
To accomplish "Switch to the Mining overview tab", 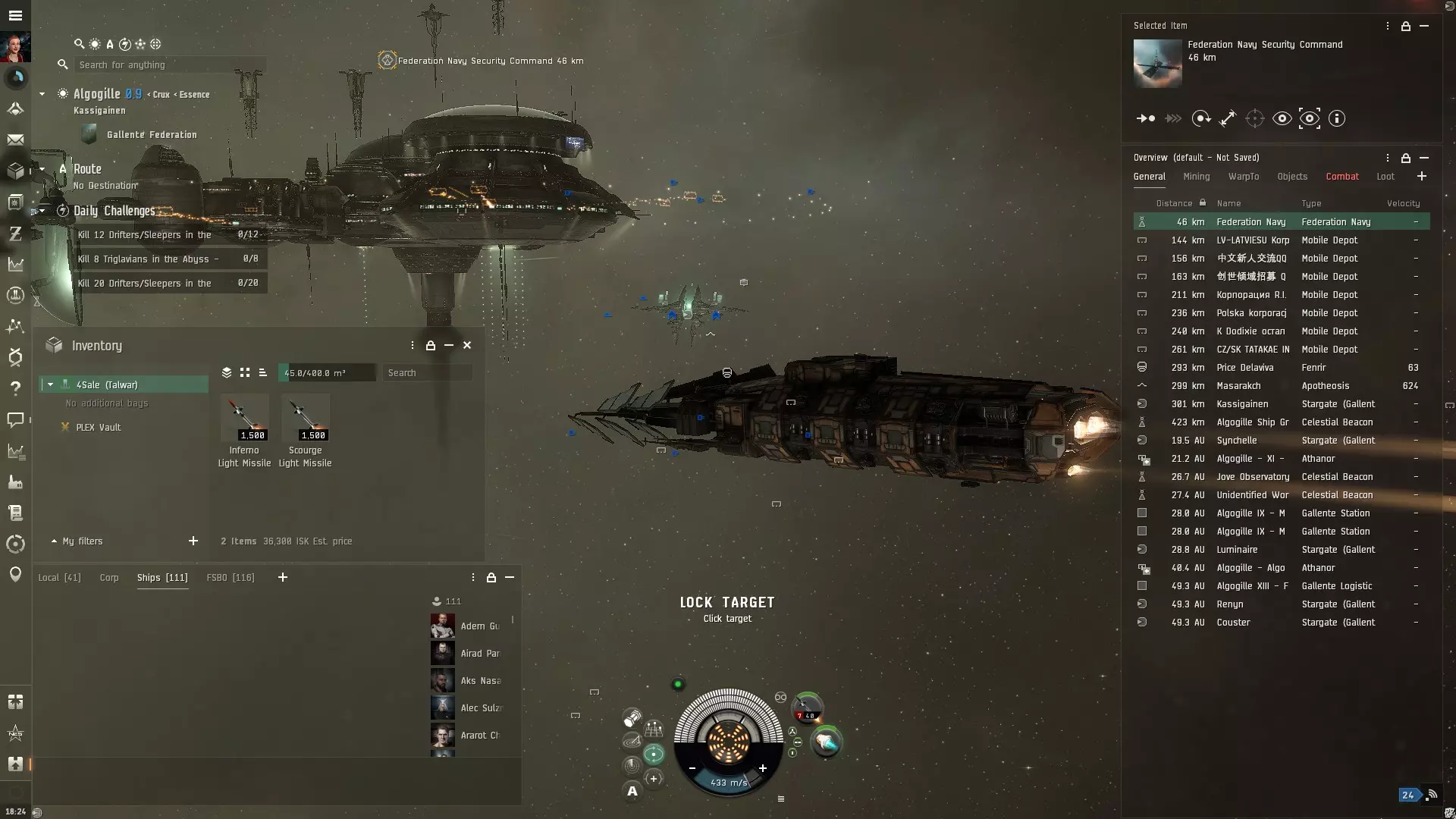I will click(1196, 177).
